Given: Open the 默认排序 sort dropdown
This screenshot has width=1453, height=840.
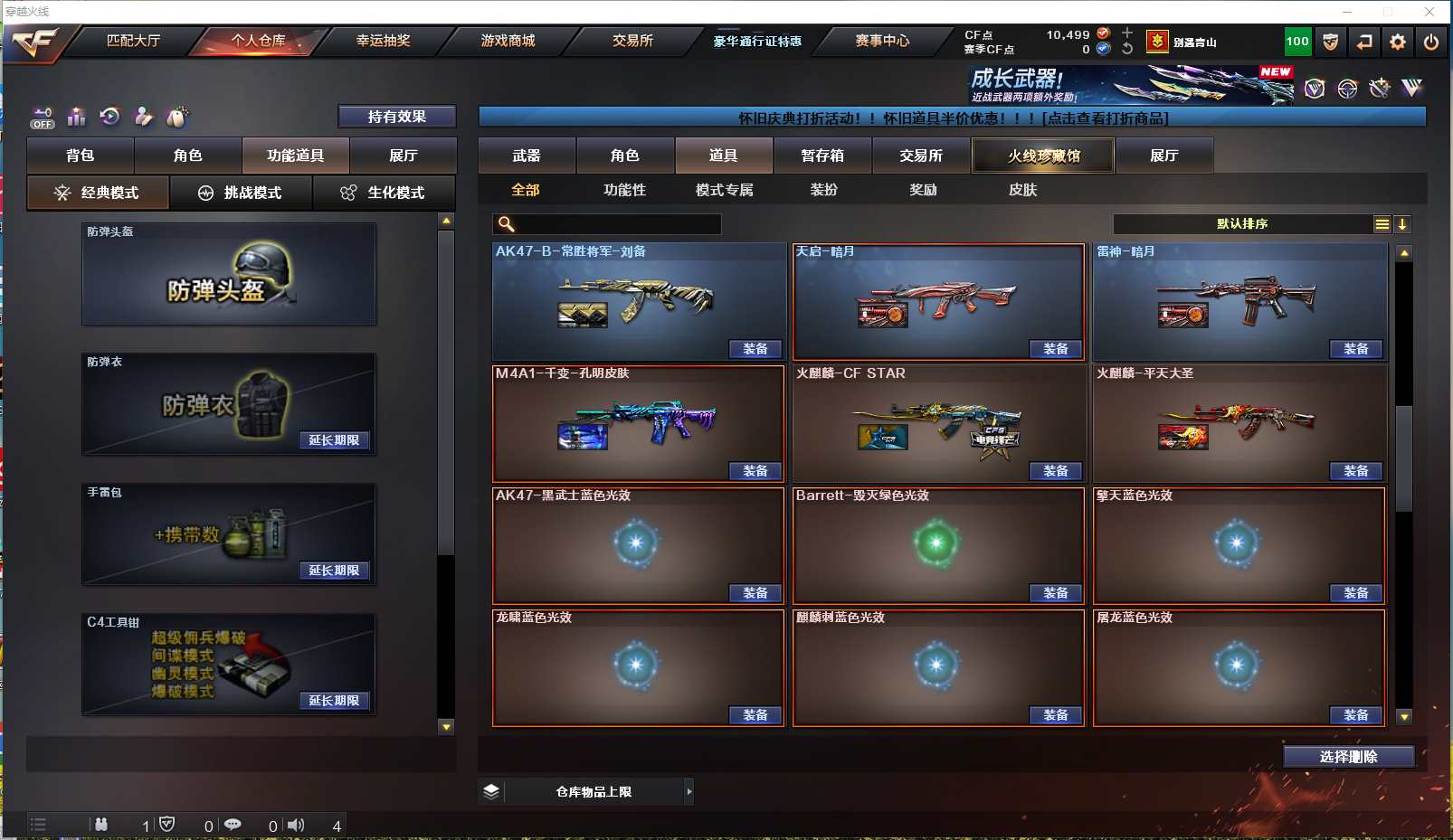Looking at the screenshot, I should [x=1242, y=224].
